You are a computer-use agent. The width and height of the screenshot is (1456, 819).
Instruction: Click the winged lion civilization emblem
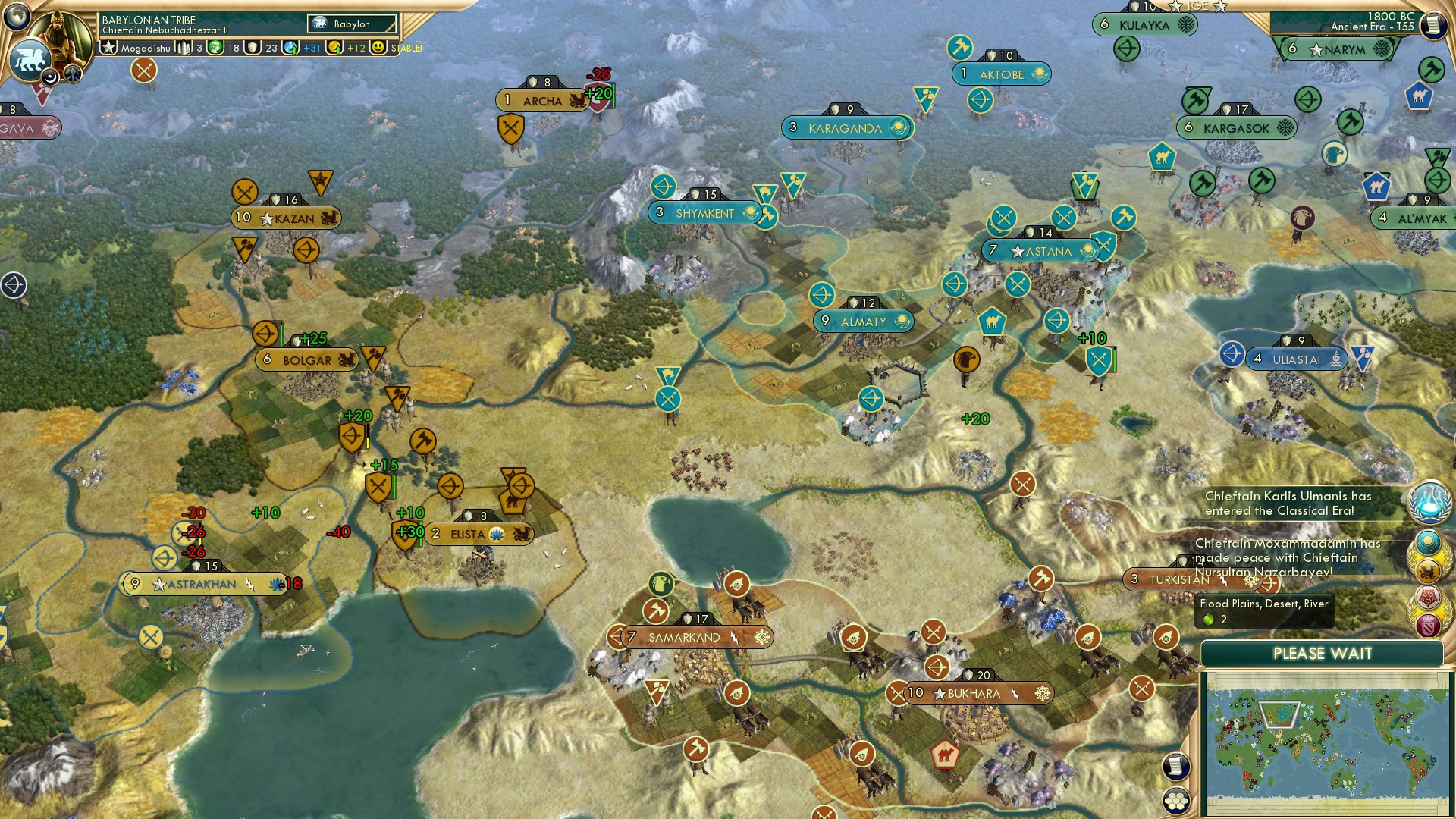pyautogui.click(x=30, y=59)
